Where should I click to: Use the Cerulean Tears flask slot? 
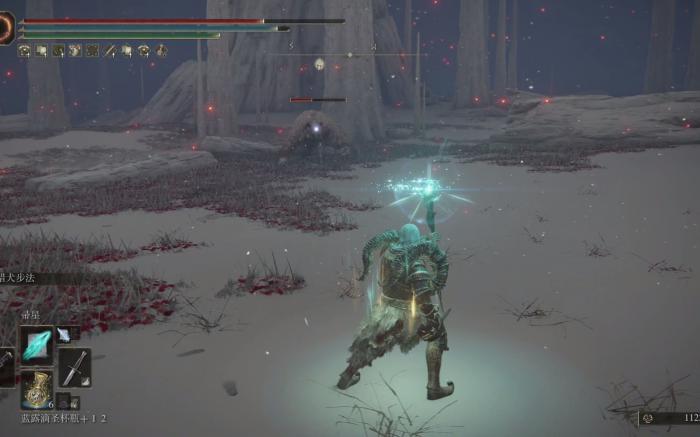37,388
